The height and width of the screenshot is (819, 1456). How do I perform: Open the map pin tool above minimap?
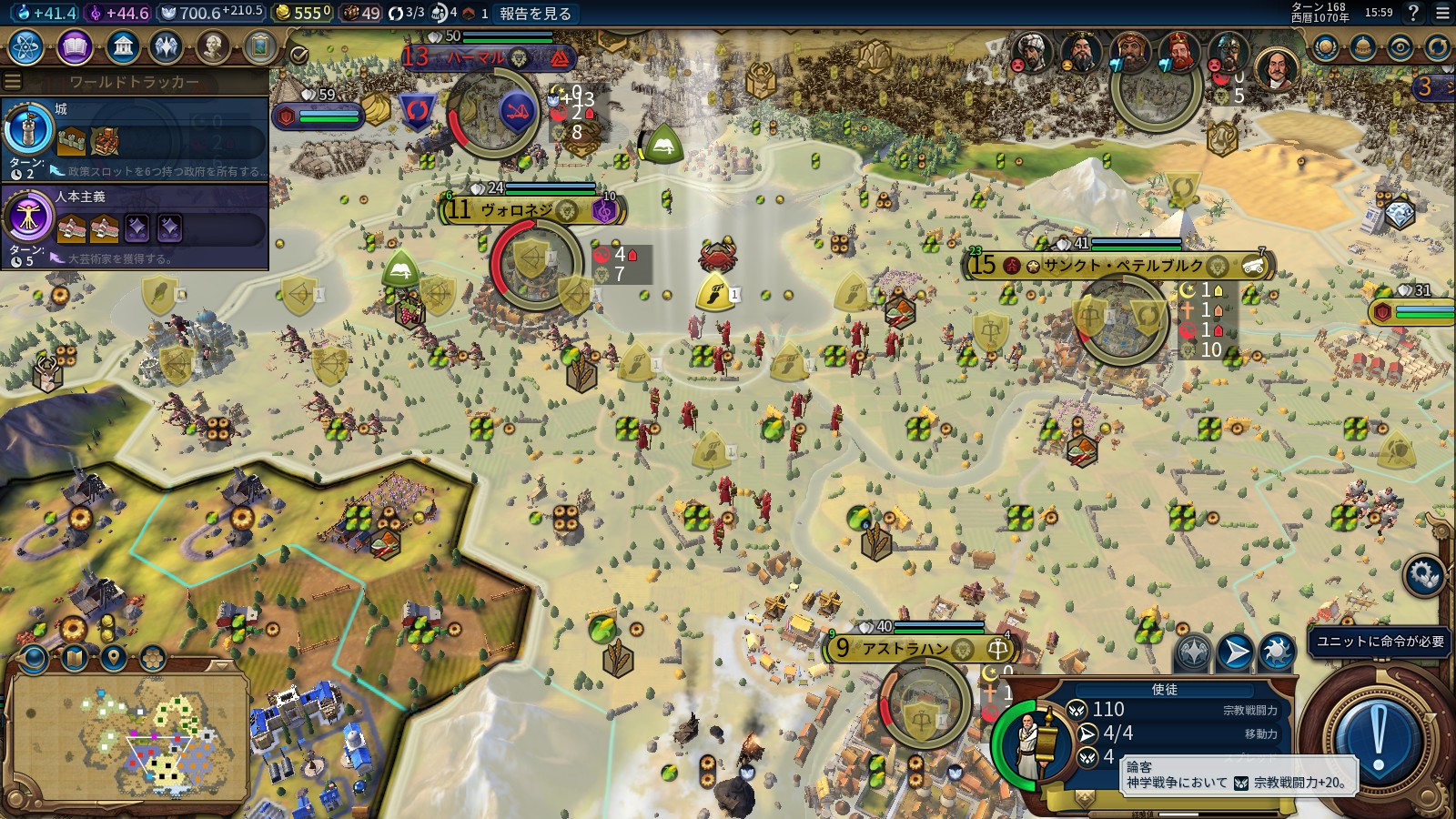pos(113,657)
